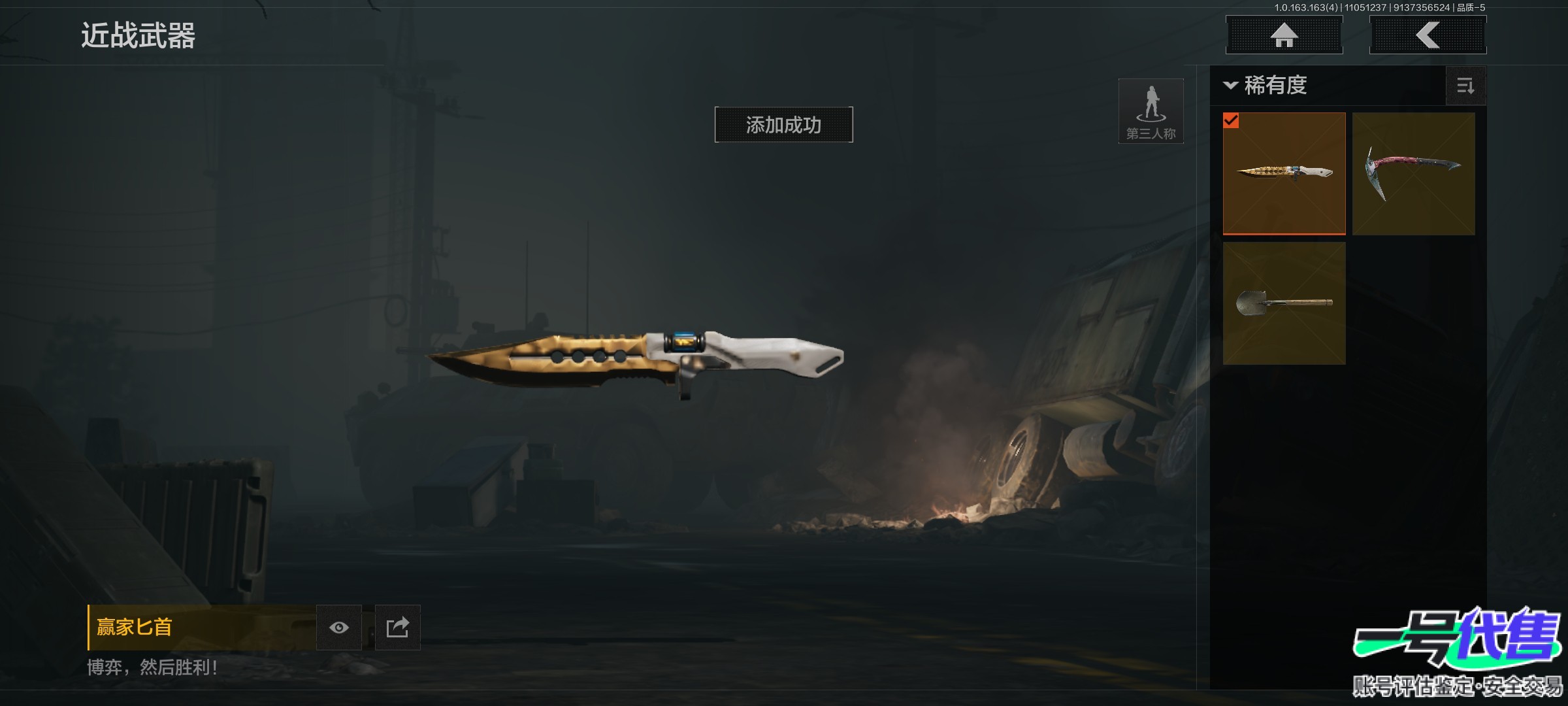
Task: Open the 稀有度 rarity sort dropdown
Action: [x=1266, y=86]
